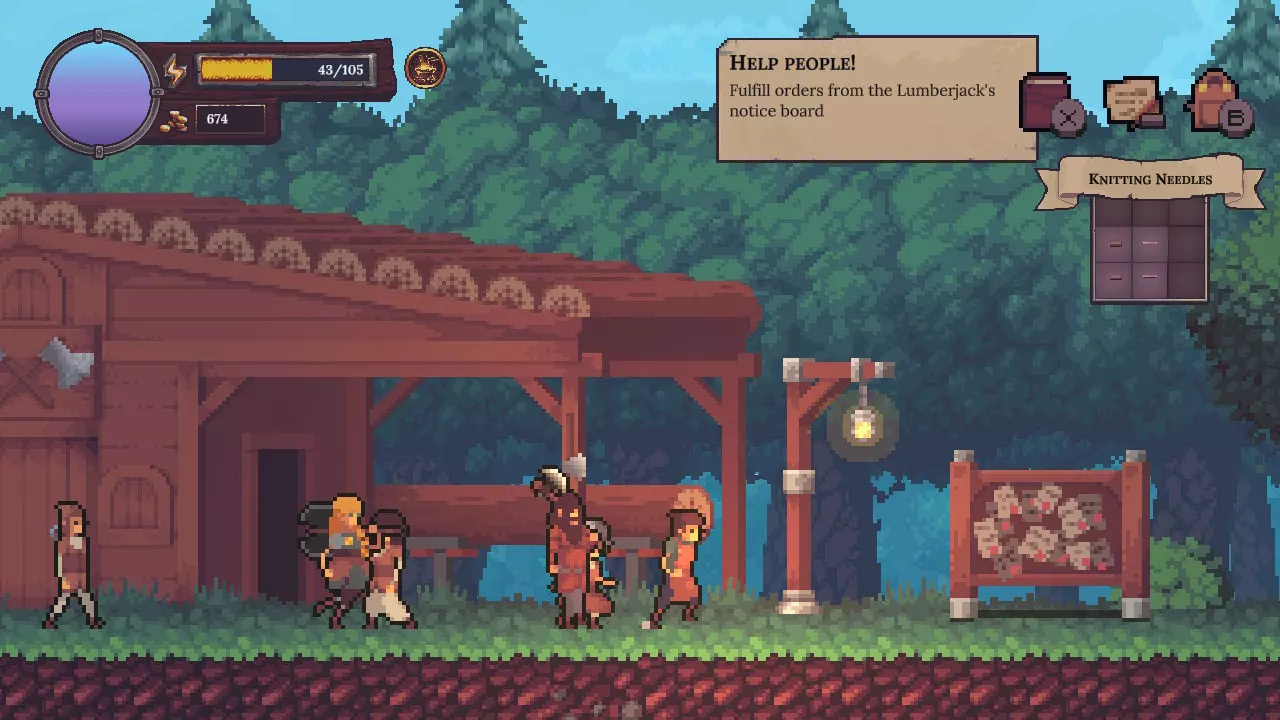Open the quest scroll icon
1280x720 pixels.
click(x=1132, y=102)
